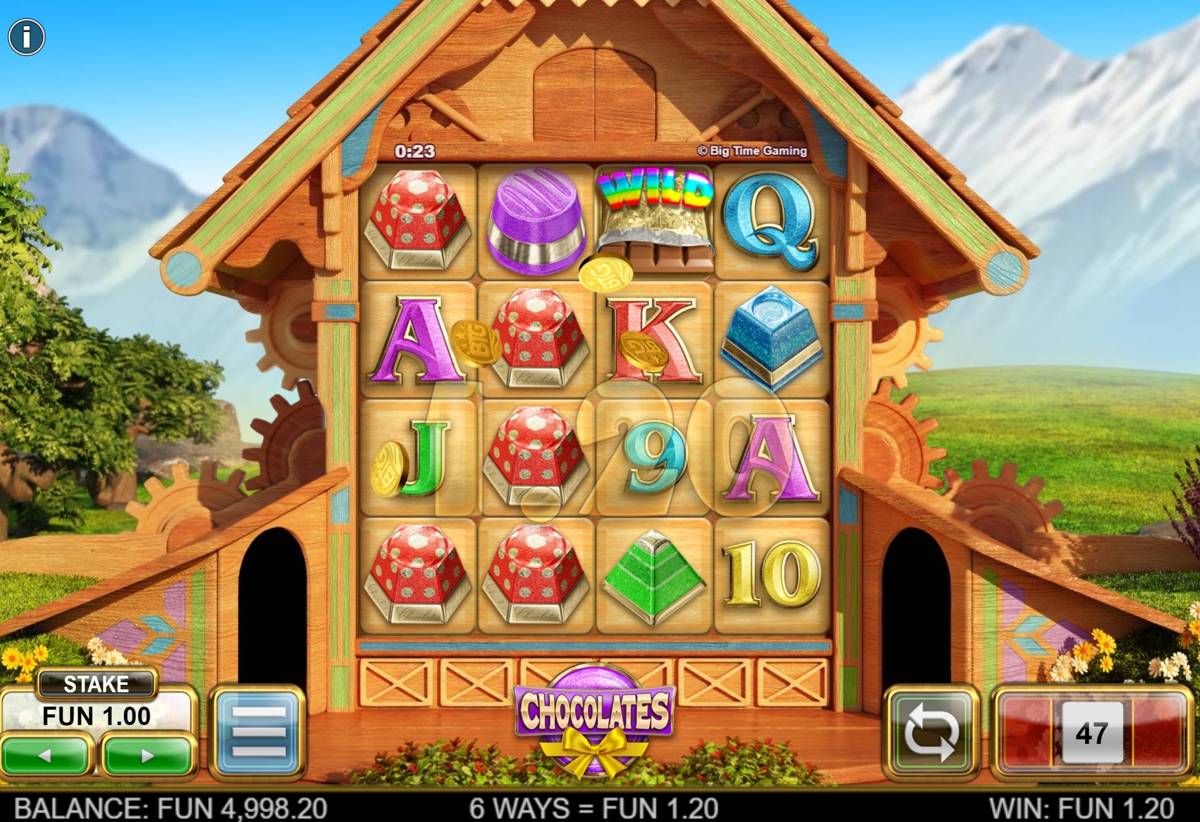Click the red spin button showing 47
The image size is (1200, 822).
[x=1092, y=733]
